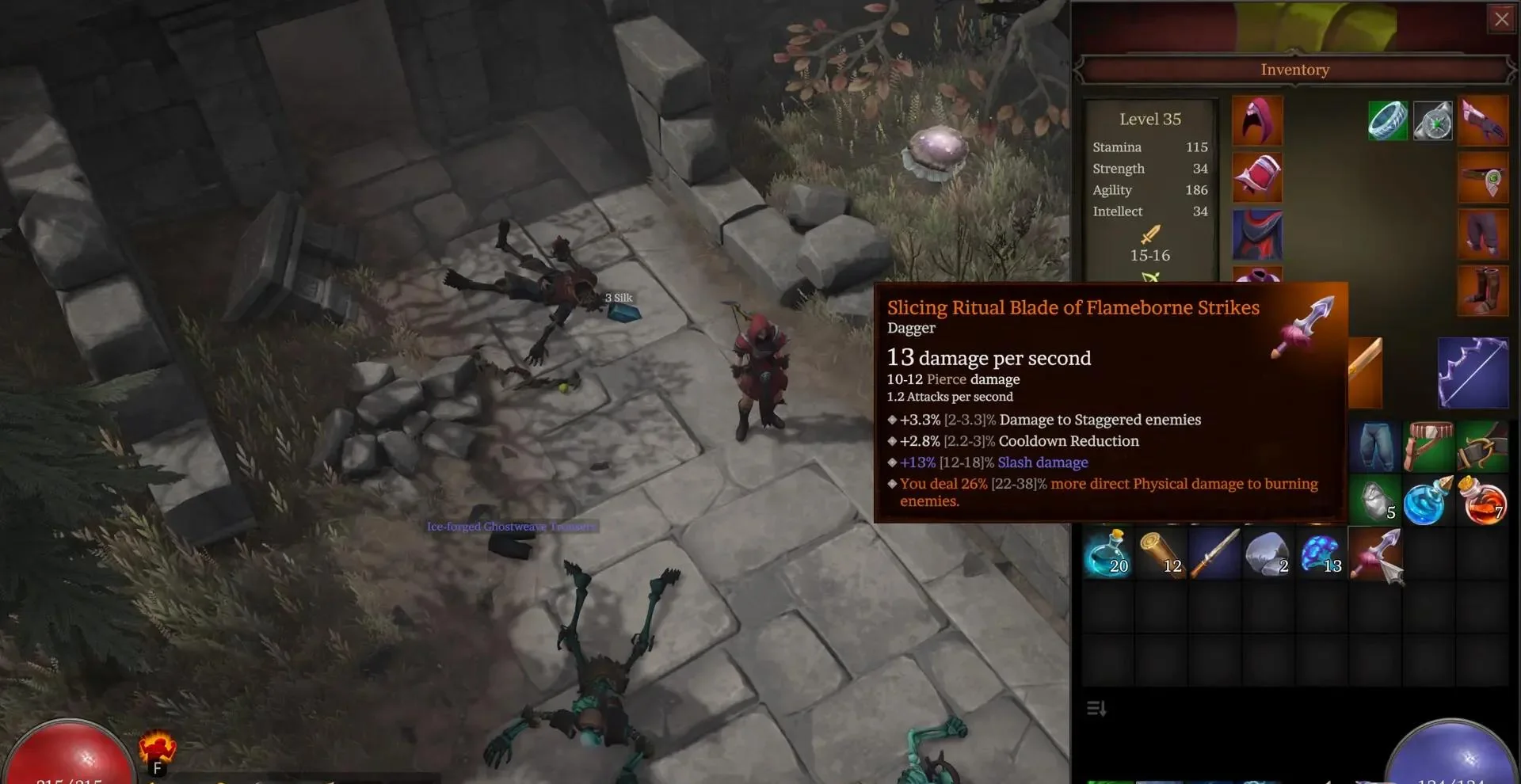Select the Ritual Blade dagger in bag
This screenshot has height=784, width=1521.
(x=1377, y=554)
